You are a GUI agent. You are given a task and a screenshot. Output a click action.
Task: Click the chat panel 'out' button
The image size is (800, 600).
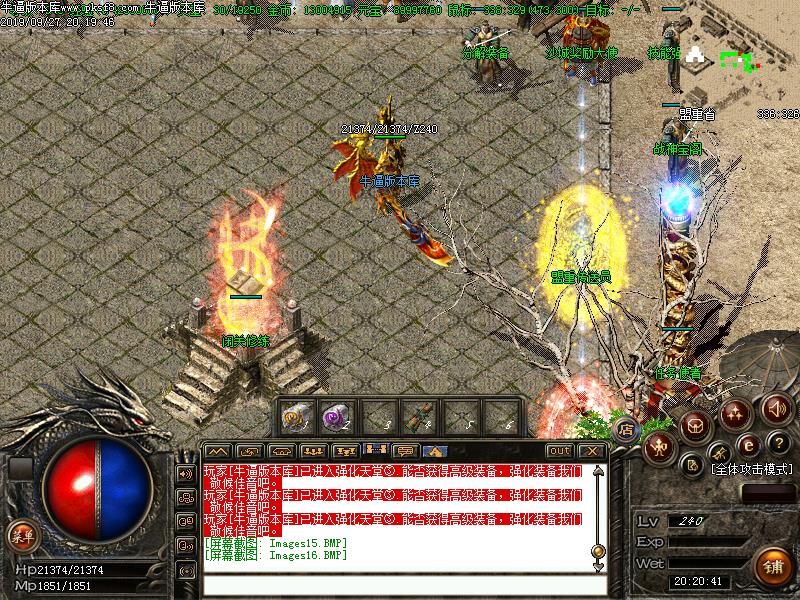(x=560, y=451)
